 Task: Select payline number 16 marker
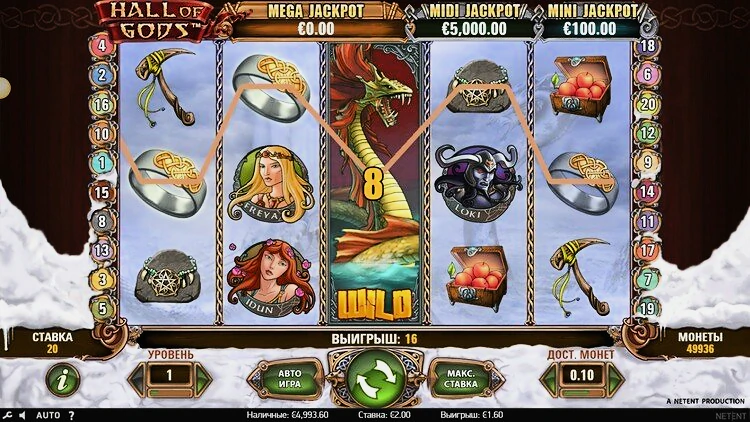pyautogui.click(x=102, y=104)
